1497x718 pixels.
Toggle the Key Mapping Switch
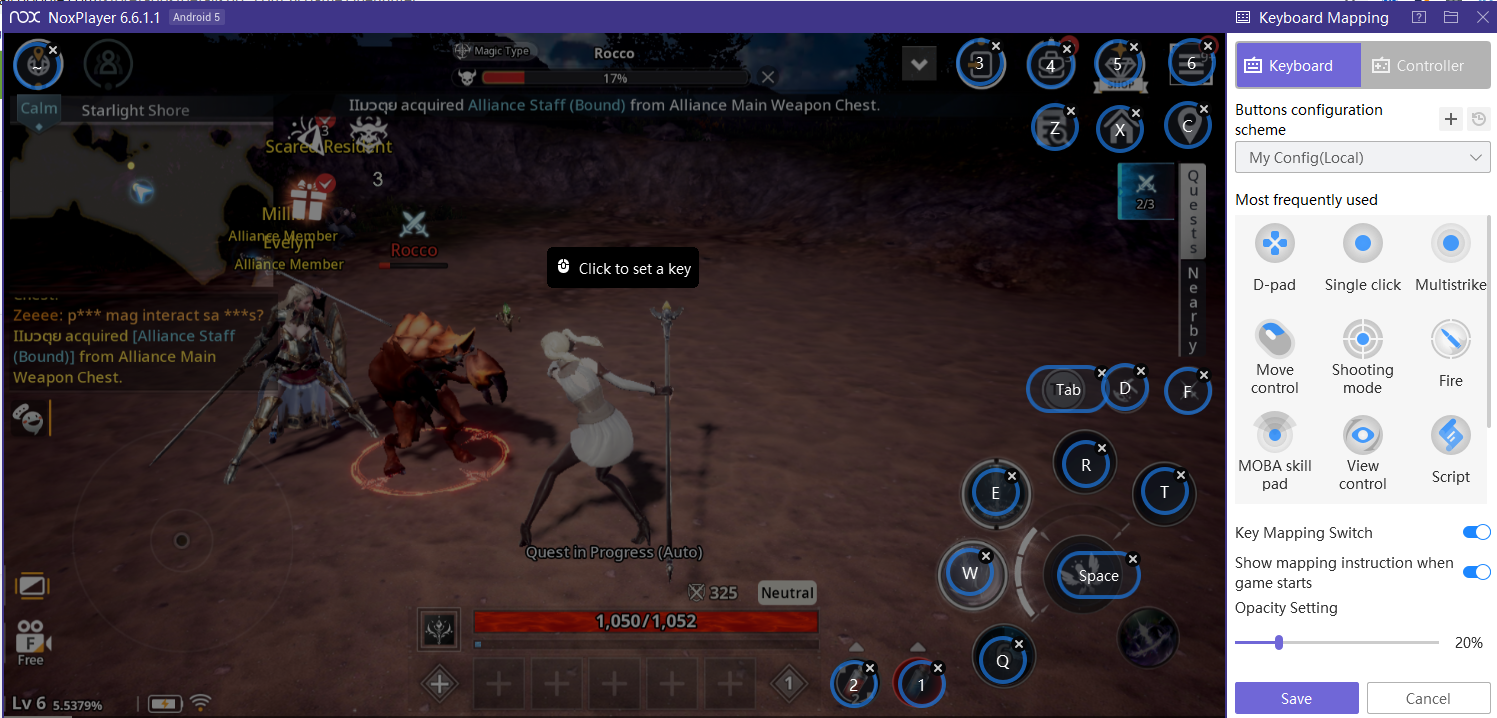(x=1476, y=533)
